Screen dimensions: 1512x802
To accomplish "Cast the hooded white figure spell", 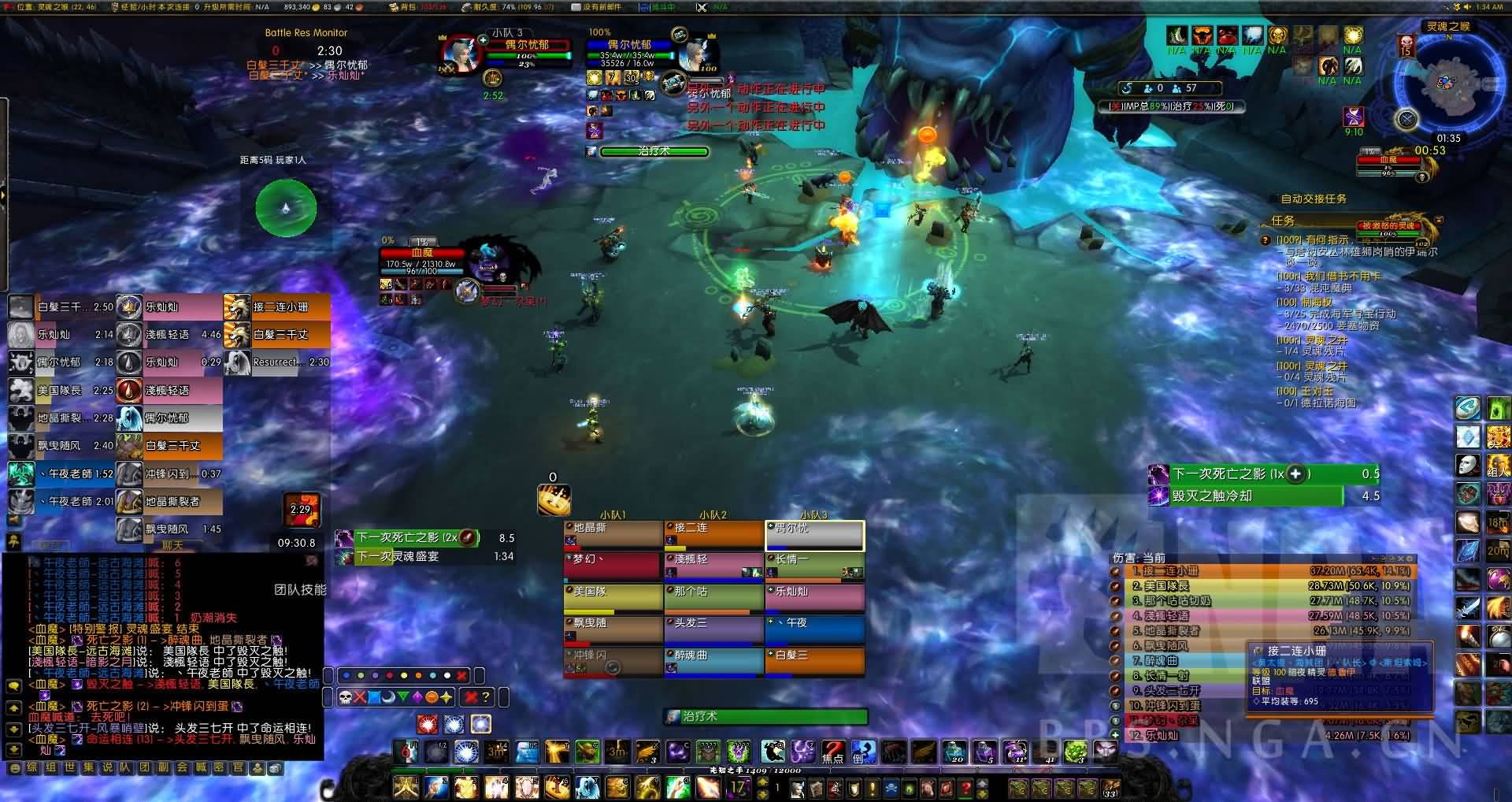I will pyautogui.click(x=587, y=786).
